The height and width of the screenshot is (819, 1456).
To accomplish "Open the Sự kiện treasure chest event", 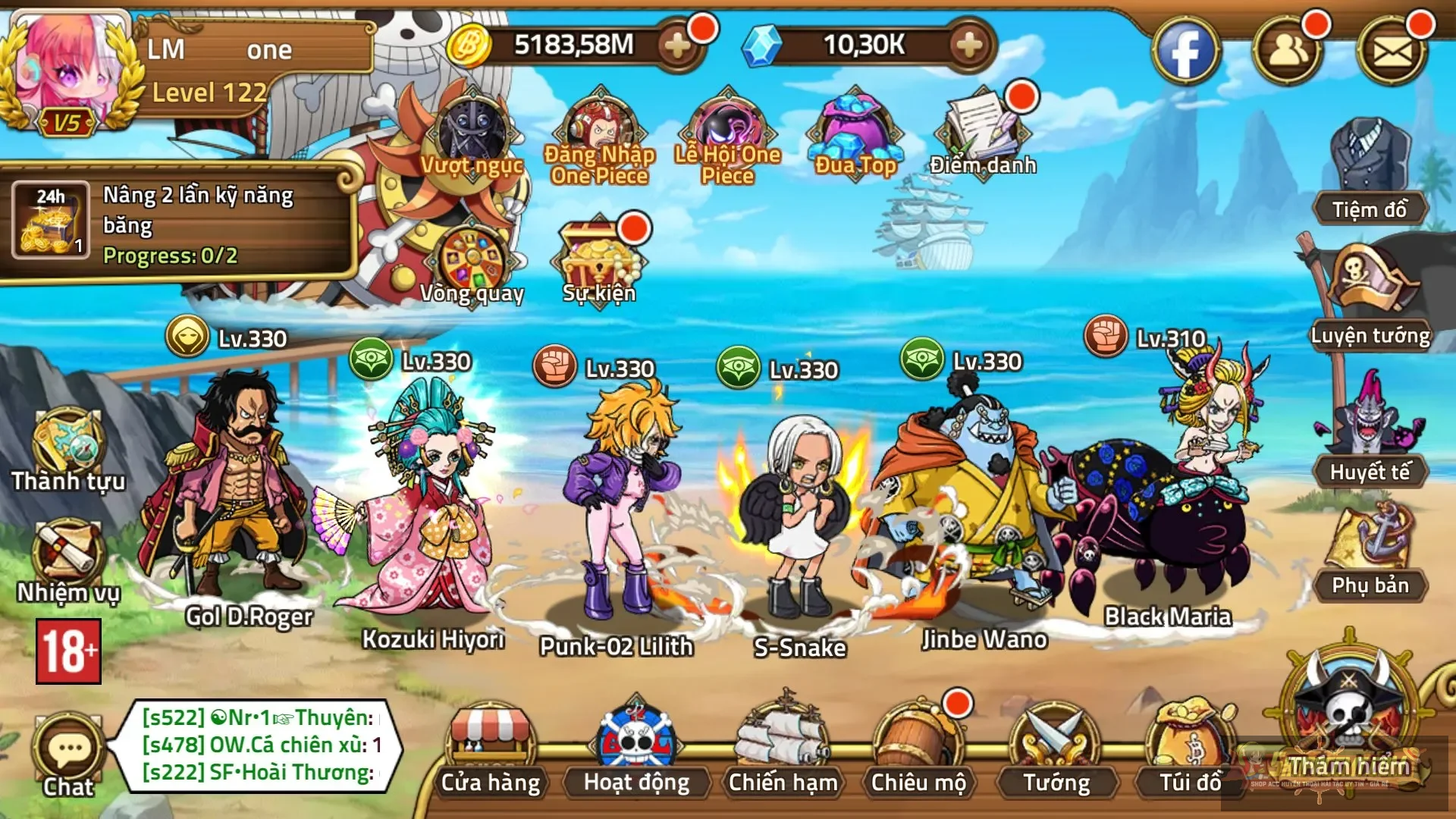I will click(599, 258).
